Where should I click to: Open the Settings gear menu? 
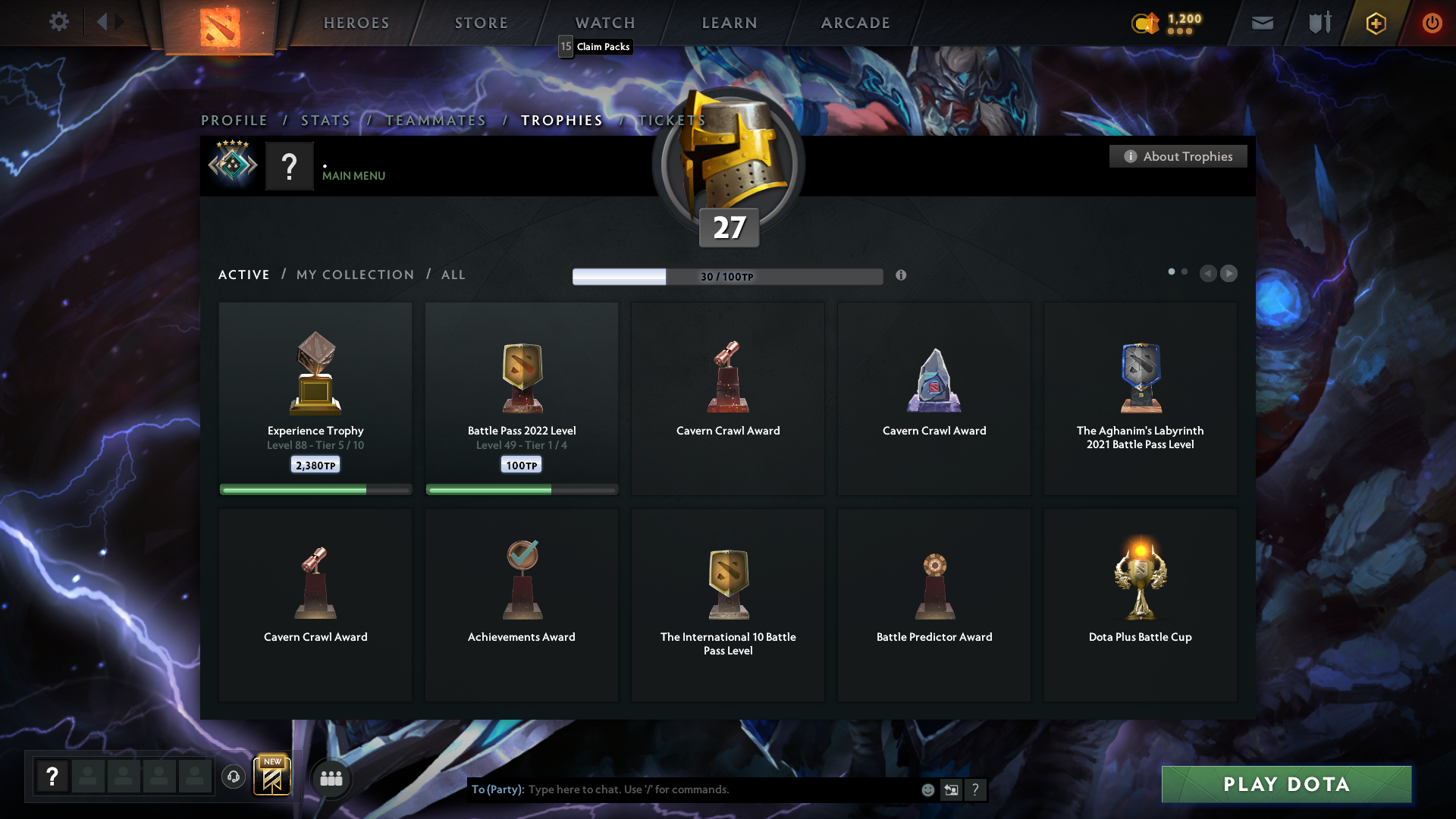59,22
